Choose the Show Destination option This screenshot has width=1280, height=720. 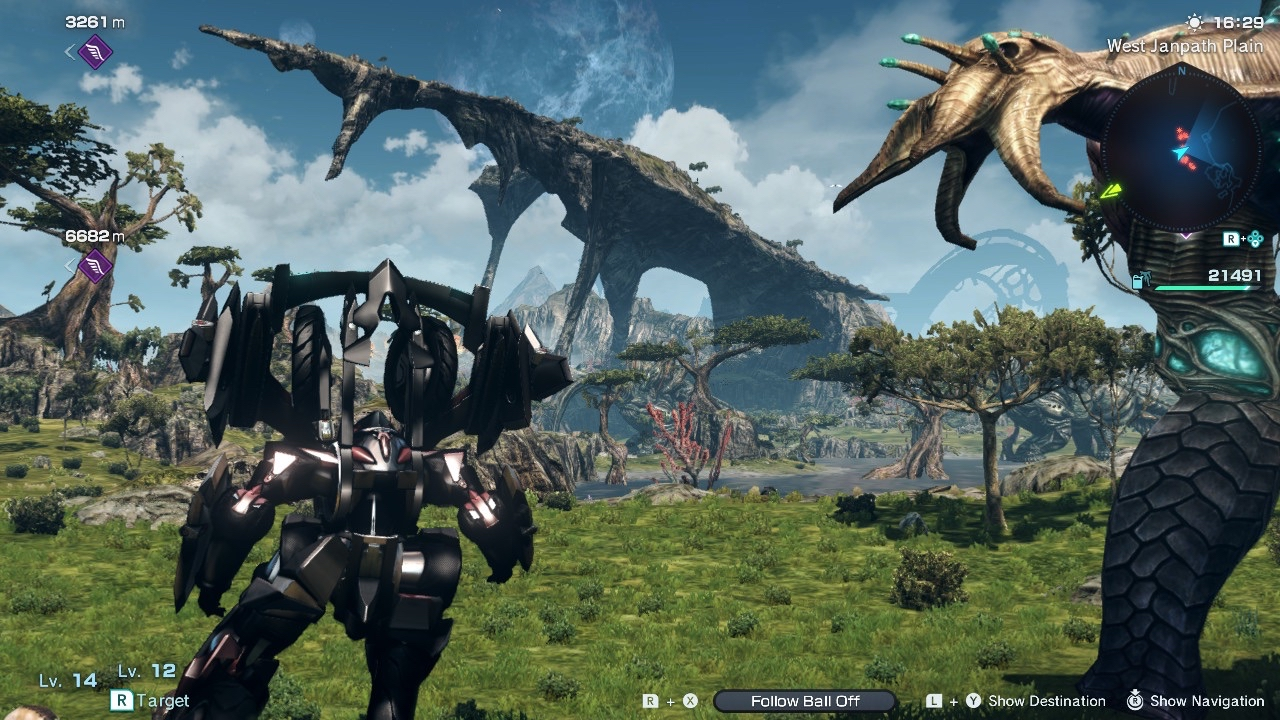[1046, 701]
